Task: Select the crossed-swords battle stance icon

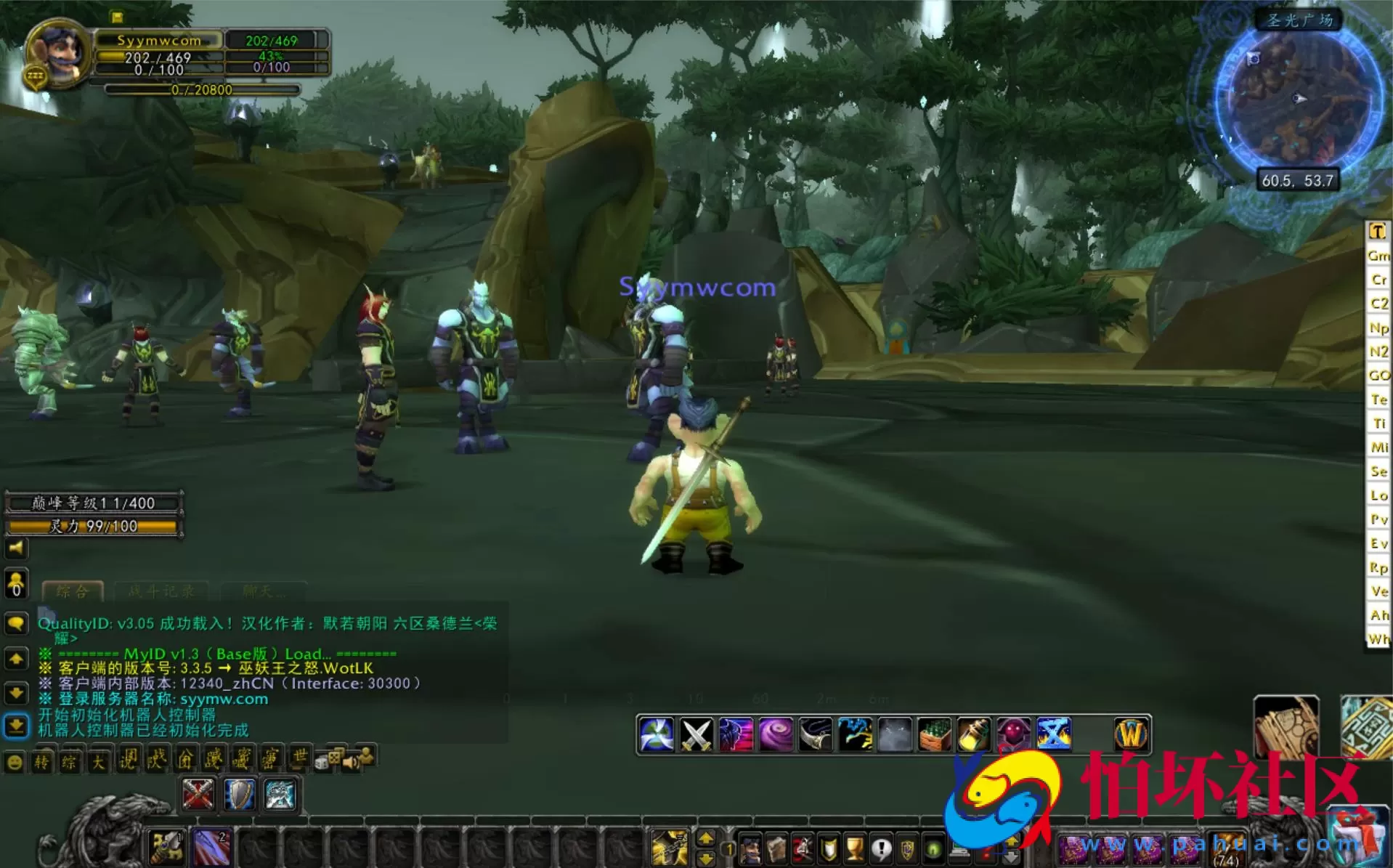Action: [x=198, y=795]
